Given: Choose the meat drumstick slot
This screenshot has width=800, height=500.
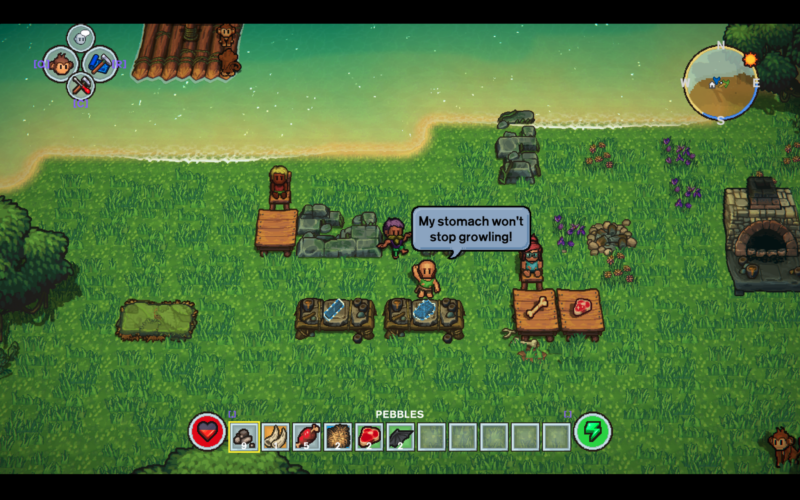Looking at the screenshot, I should (307, 436).
